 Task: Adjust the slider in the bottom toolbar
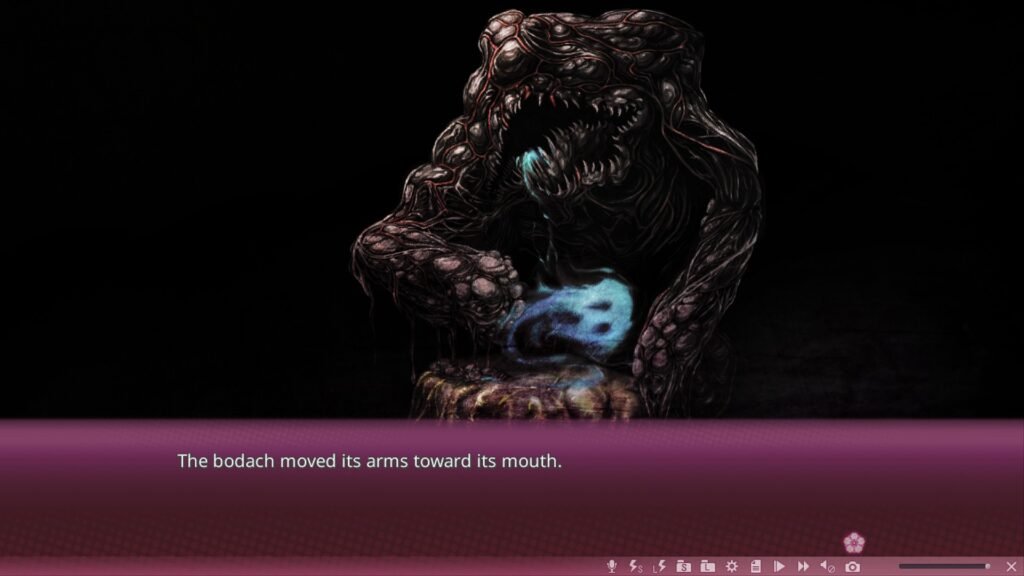(944, 566)
